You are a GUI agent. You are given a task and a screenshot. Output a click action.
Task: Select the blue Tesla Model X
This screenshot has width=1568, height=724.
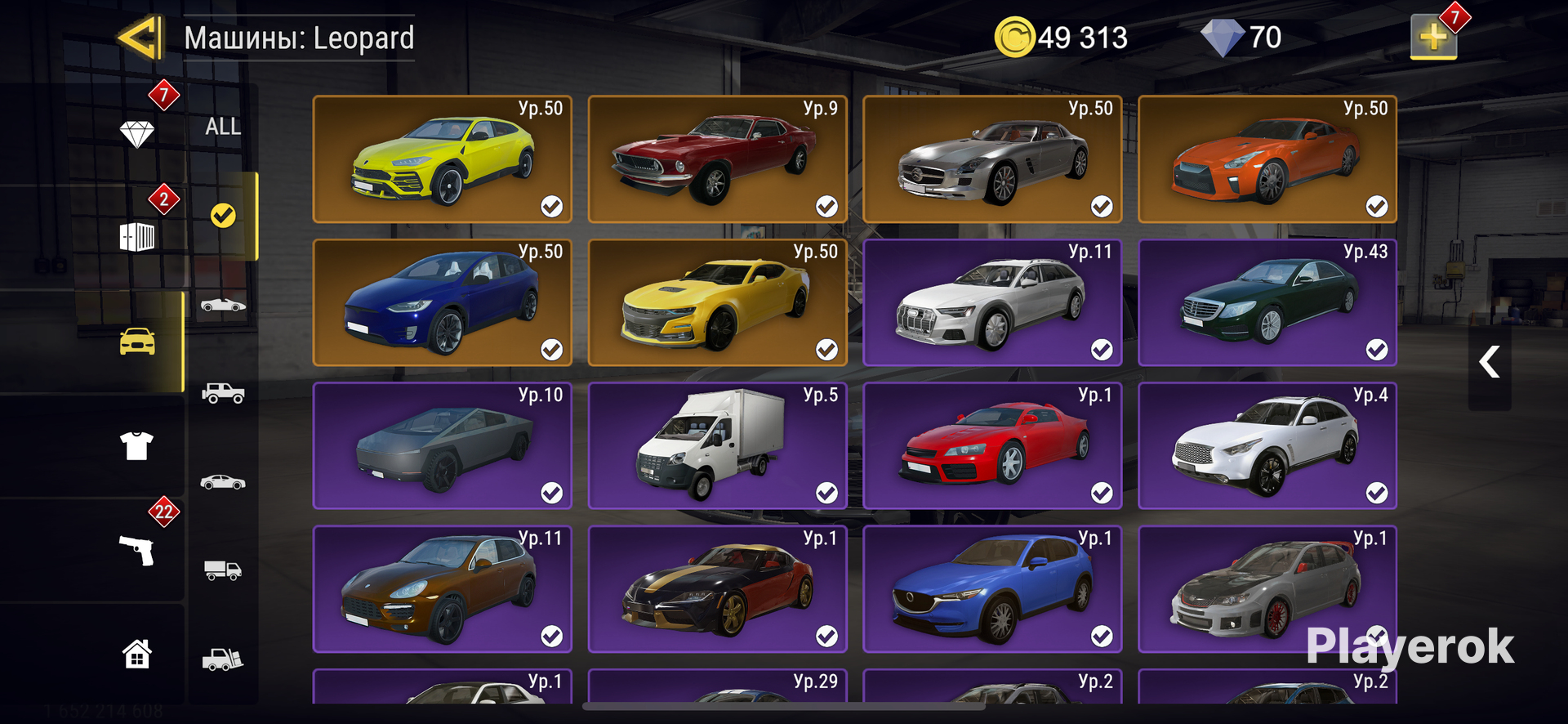(442, 302)
